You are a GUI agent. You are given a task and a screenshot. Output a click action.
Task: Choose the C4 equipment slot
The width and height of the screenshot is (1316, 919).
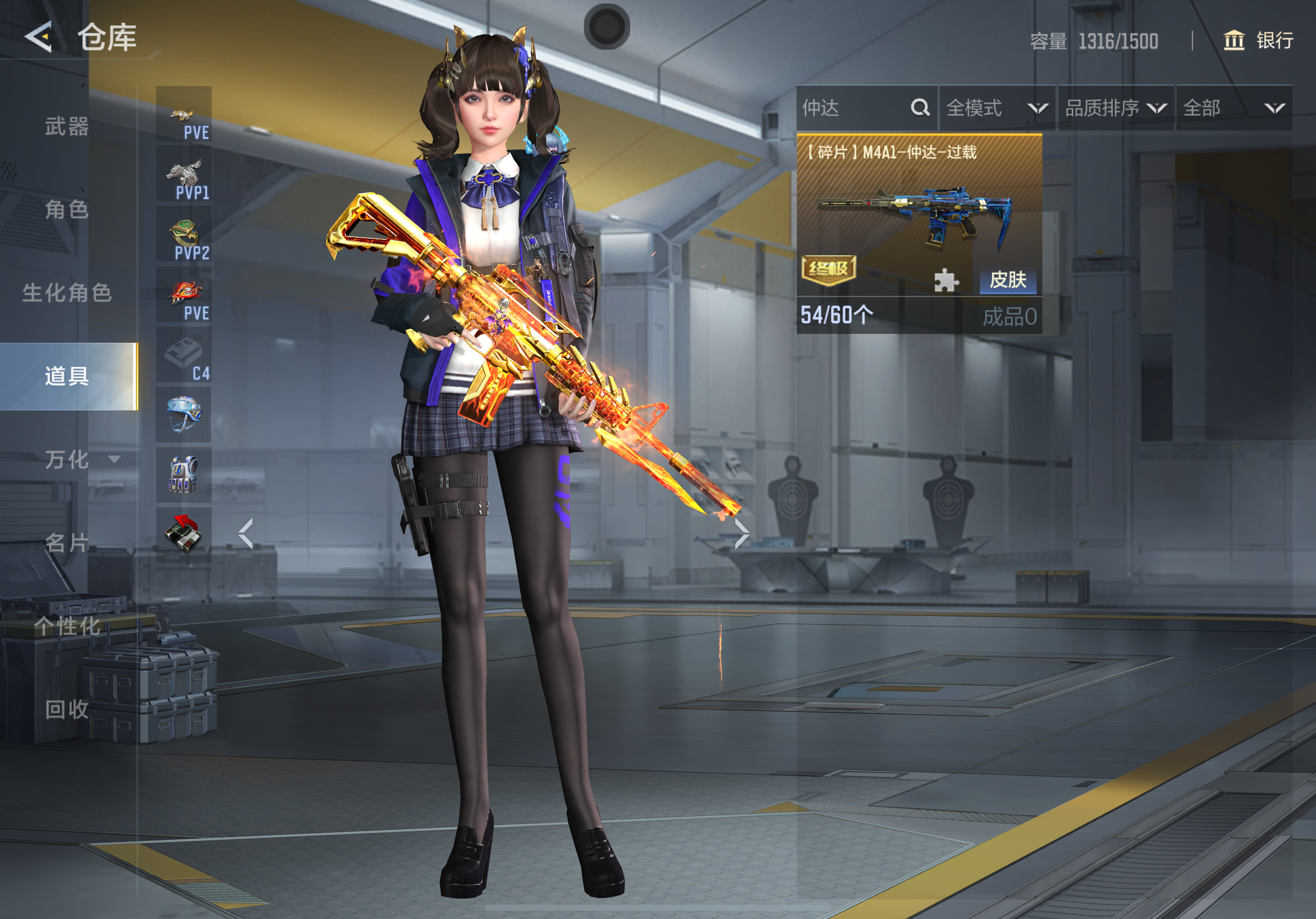[x=184, y=355]
